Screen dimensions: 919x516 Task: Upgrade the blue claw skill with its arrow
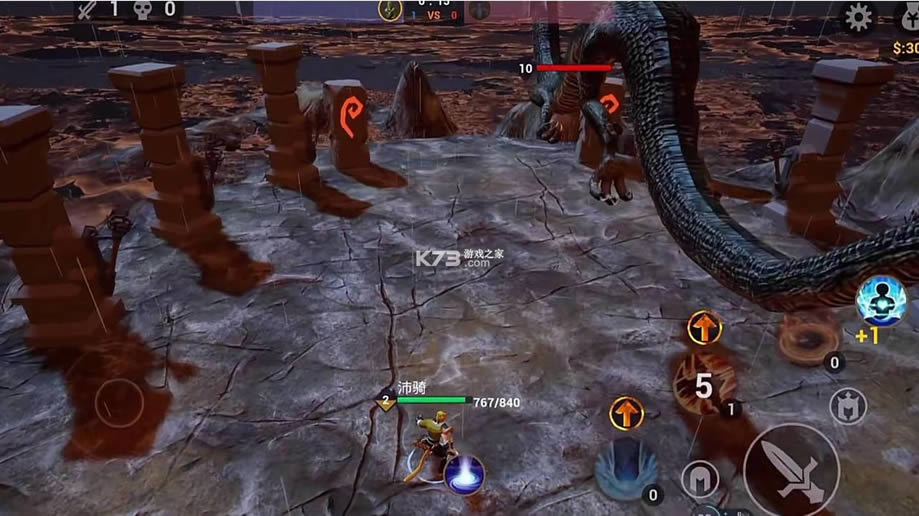tap(626, 412)
